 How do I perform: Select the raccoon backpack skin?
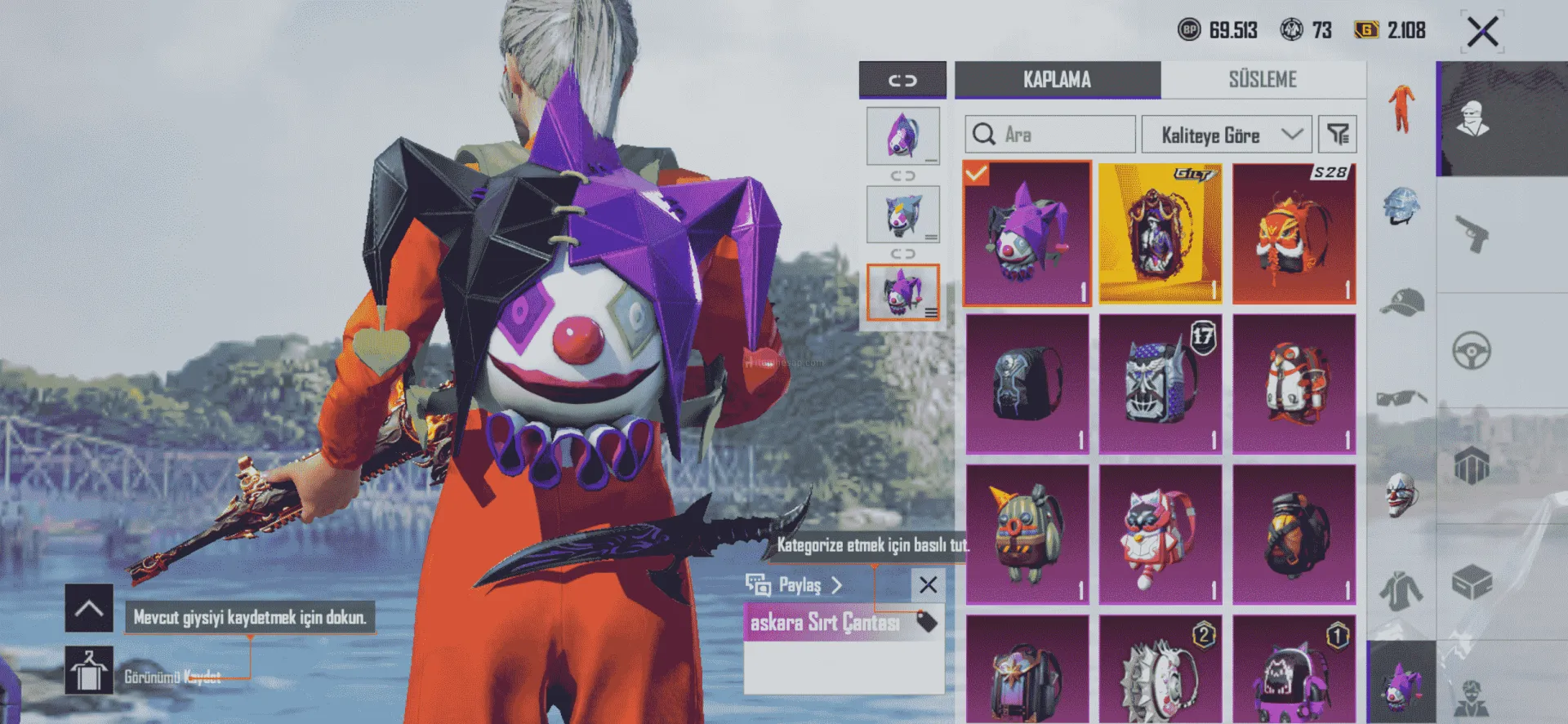click(1160, 535)
